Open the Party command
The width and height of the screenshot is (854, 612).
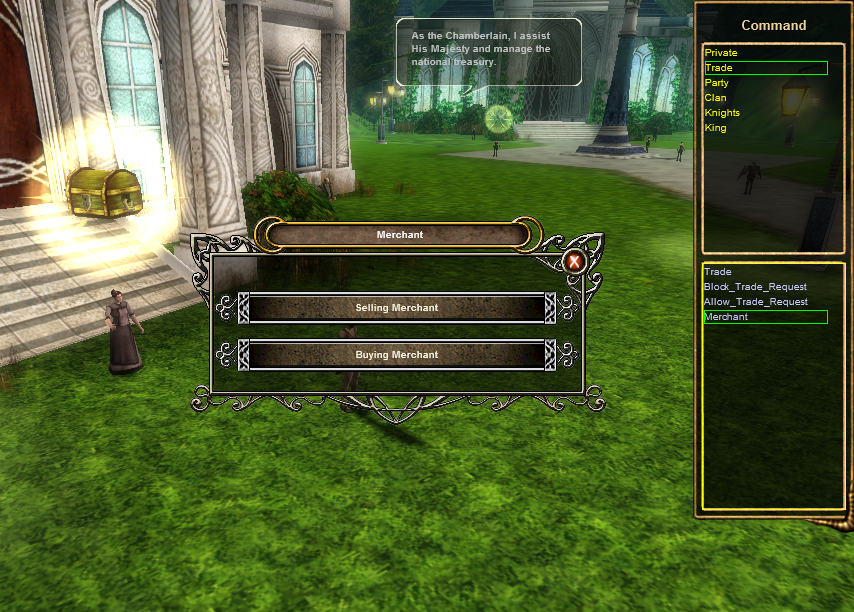click(x=717, y=83)
